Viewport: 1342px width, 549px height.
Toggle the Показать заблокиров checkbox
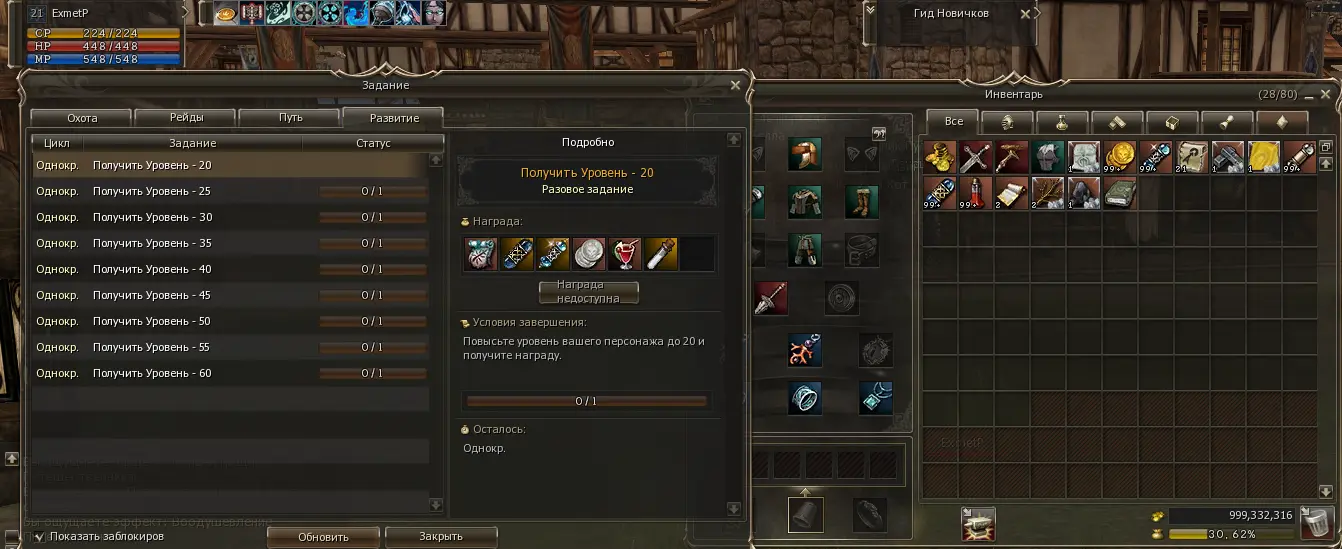pos(39,537)
